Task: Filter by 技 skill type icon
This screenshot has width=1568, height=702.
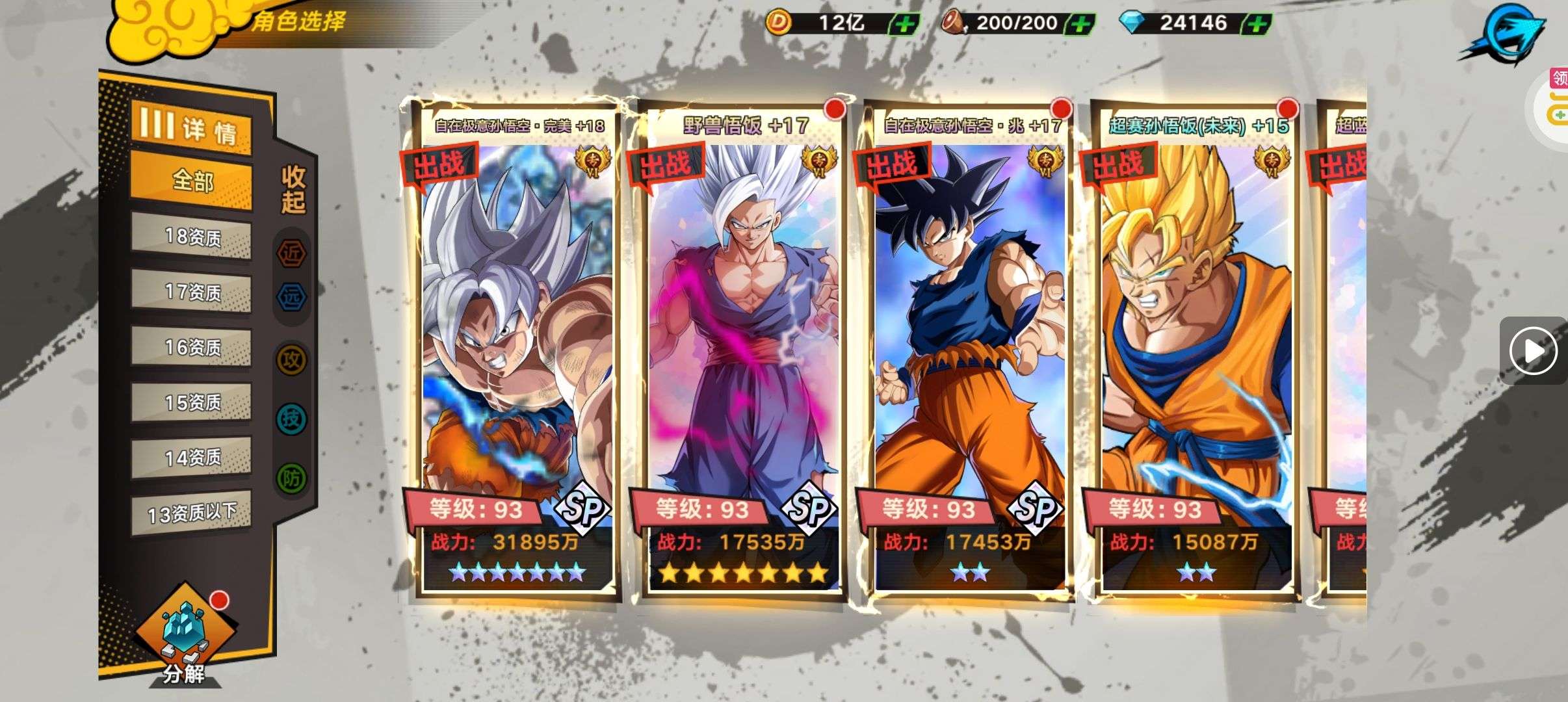Action: [x=291, y=419]
